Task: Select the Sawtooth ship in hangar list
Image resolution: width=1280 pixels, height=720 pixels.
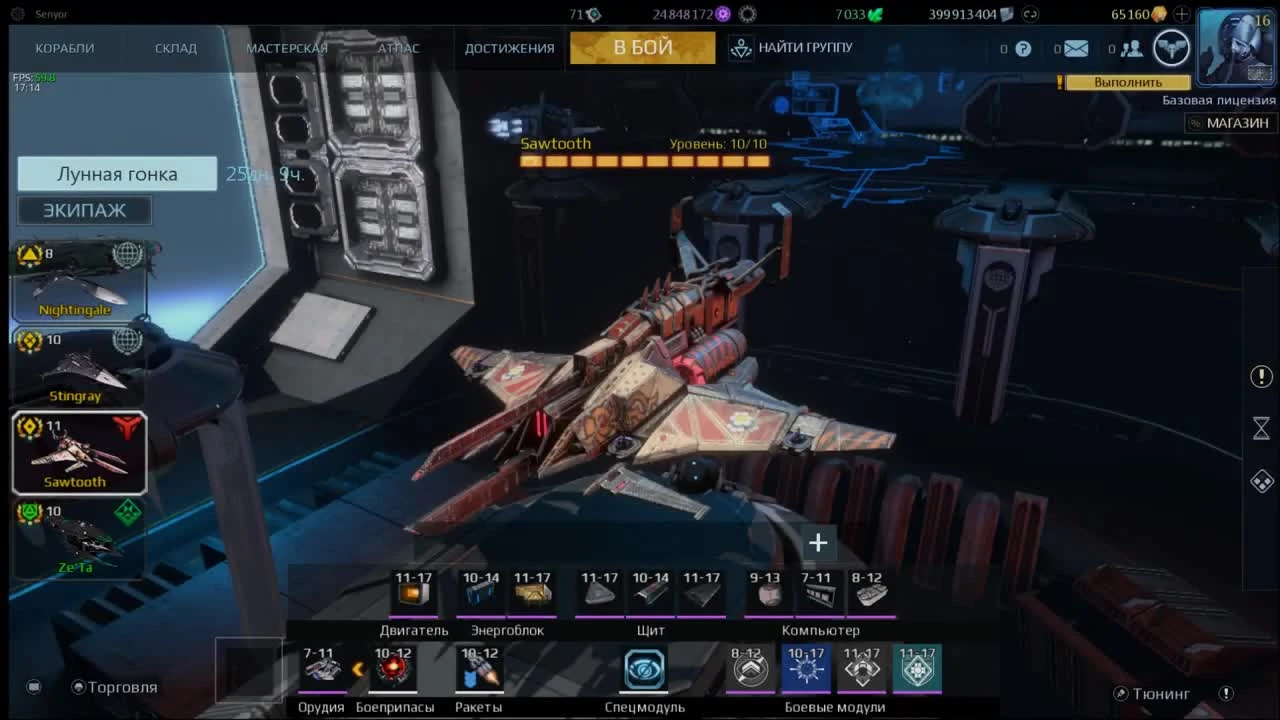Action: click(80, 453)
